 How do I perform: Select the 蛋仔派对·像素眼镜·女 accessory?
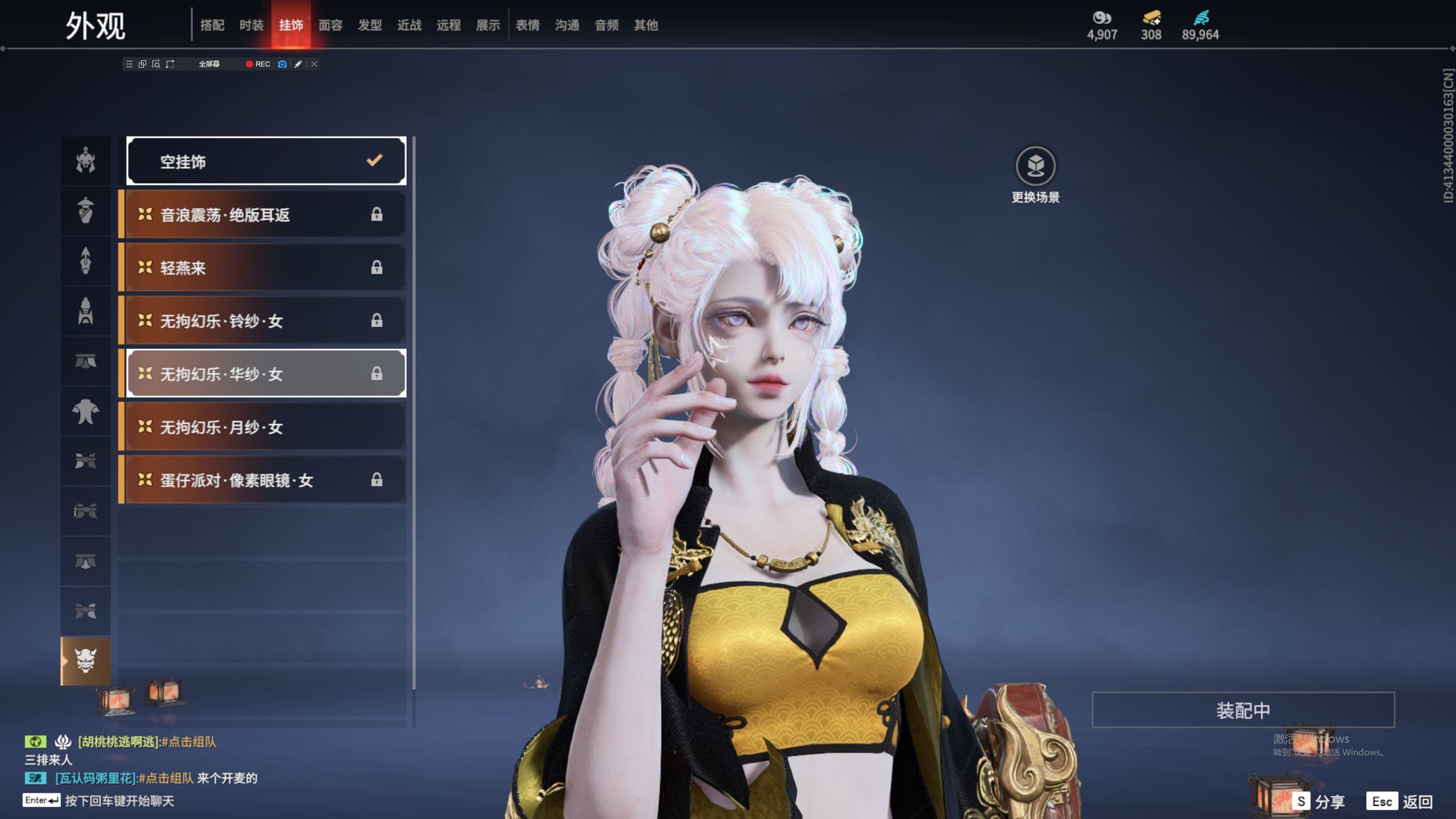(x=265, y=480)
